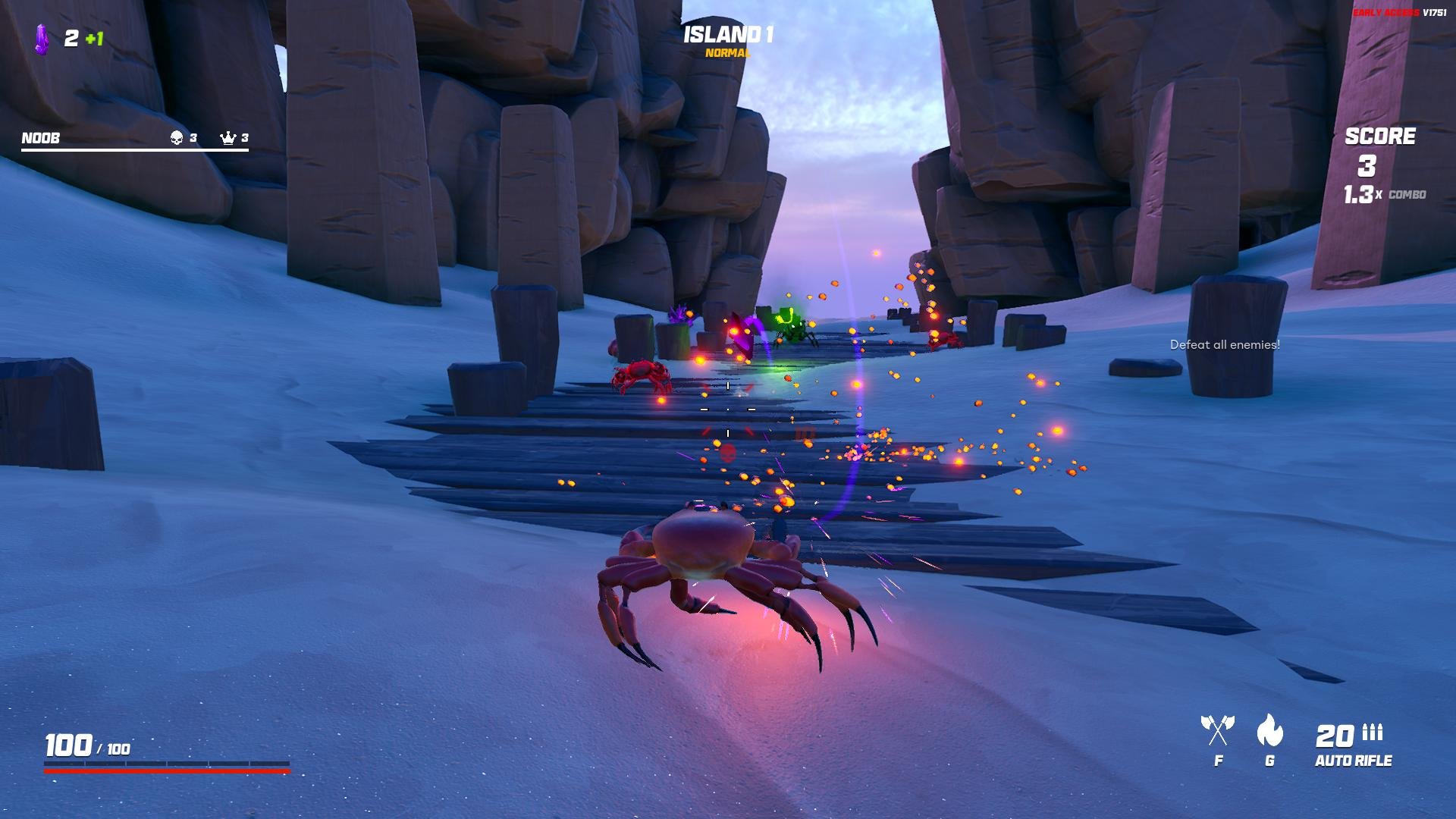
Task: Click the purple crystal currency icon
Action: [x=42, y=39]
